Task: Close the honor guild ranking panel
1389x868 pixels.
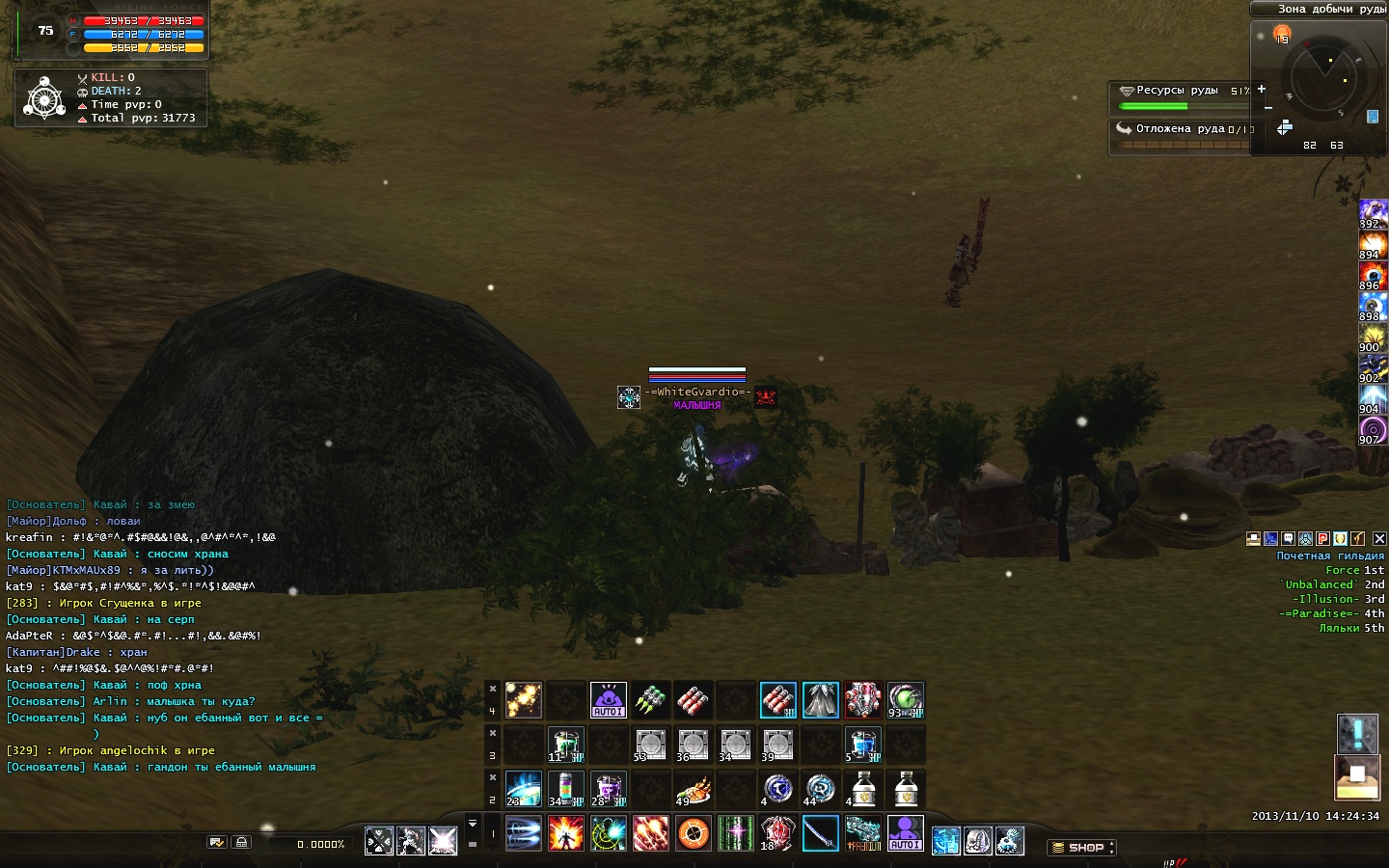Action: [x=1379, y=539]
